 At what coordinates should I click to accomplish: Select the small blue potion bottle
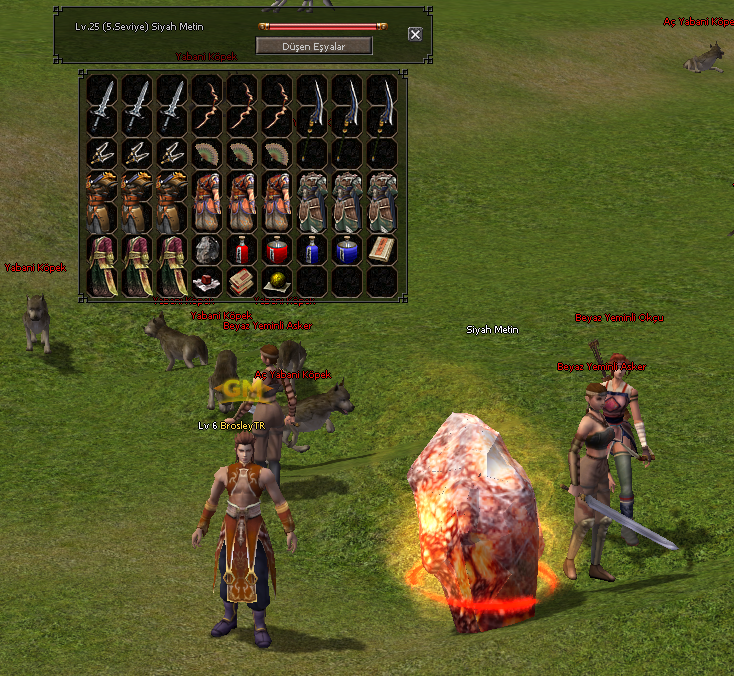312,249
